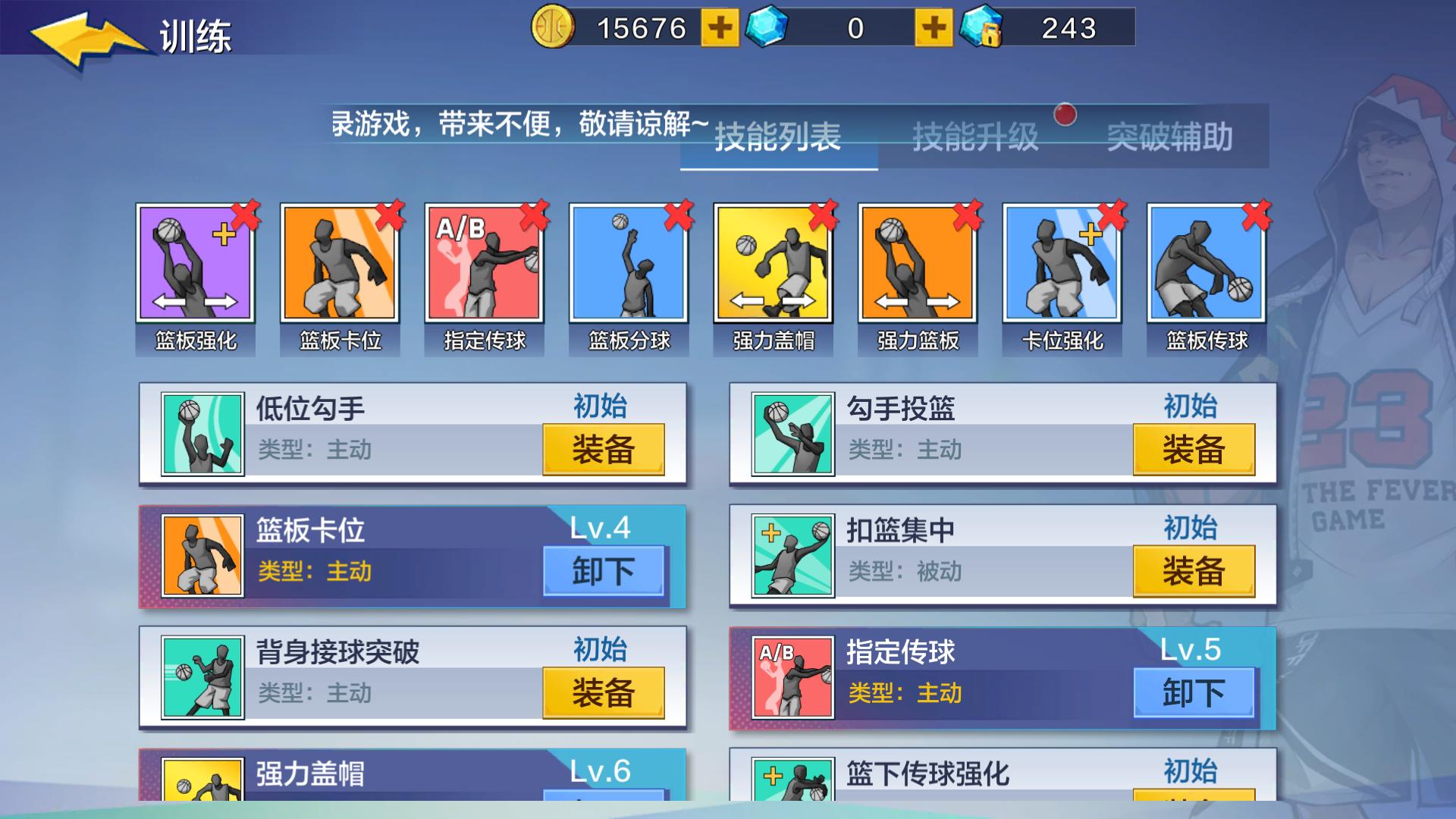1456x819 pixels.
Task: Equip the 勾手投篮 skill
Action: [1194, 449]
